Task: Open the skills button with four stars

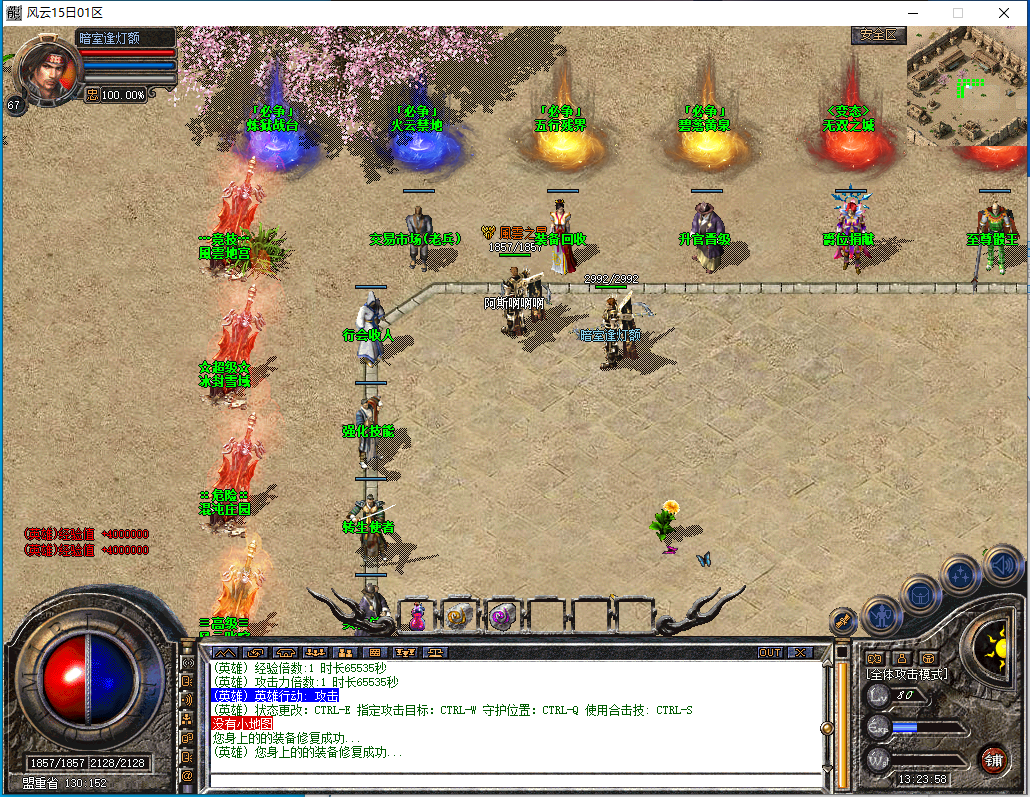Action: point(961,575)
